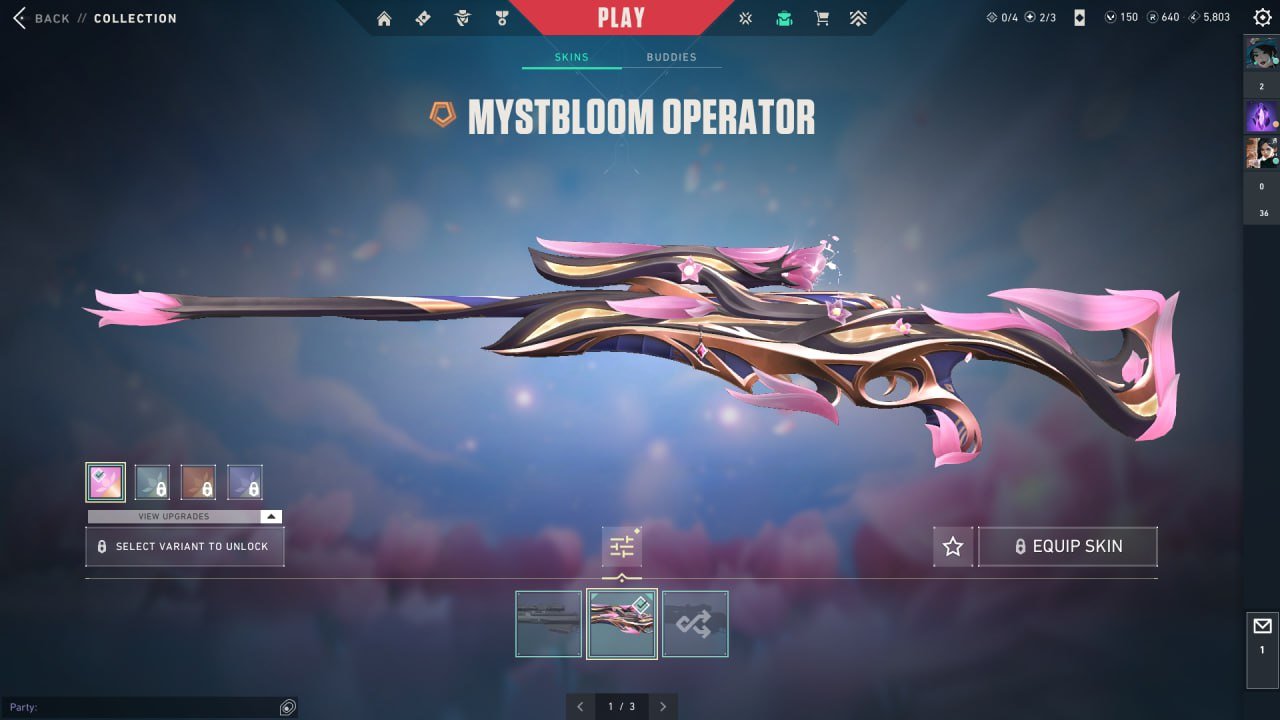Select the Skins tab
This screenshot has width=1280, height=720.
point(572,57)
